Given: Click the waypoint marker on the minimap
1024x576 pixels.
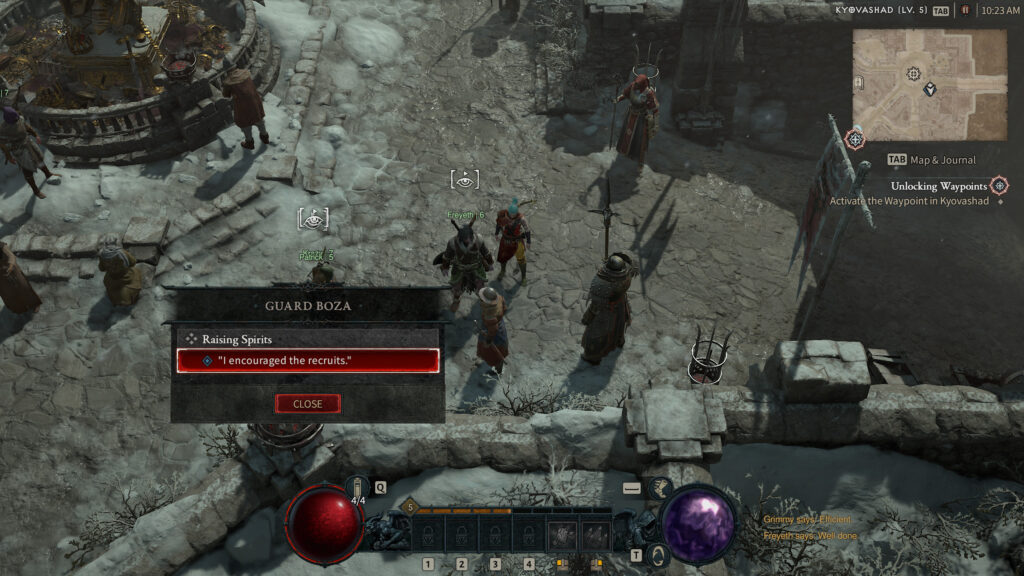Looking at the screenshot, I should [913, 74].
